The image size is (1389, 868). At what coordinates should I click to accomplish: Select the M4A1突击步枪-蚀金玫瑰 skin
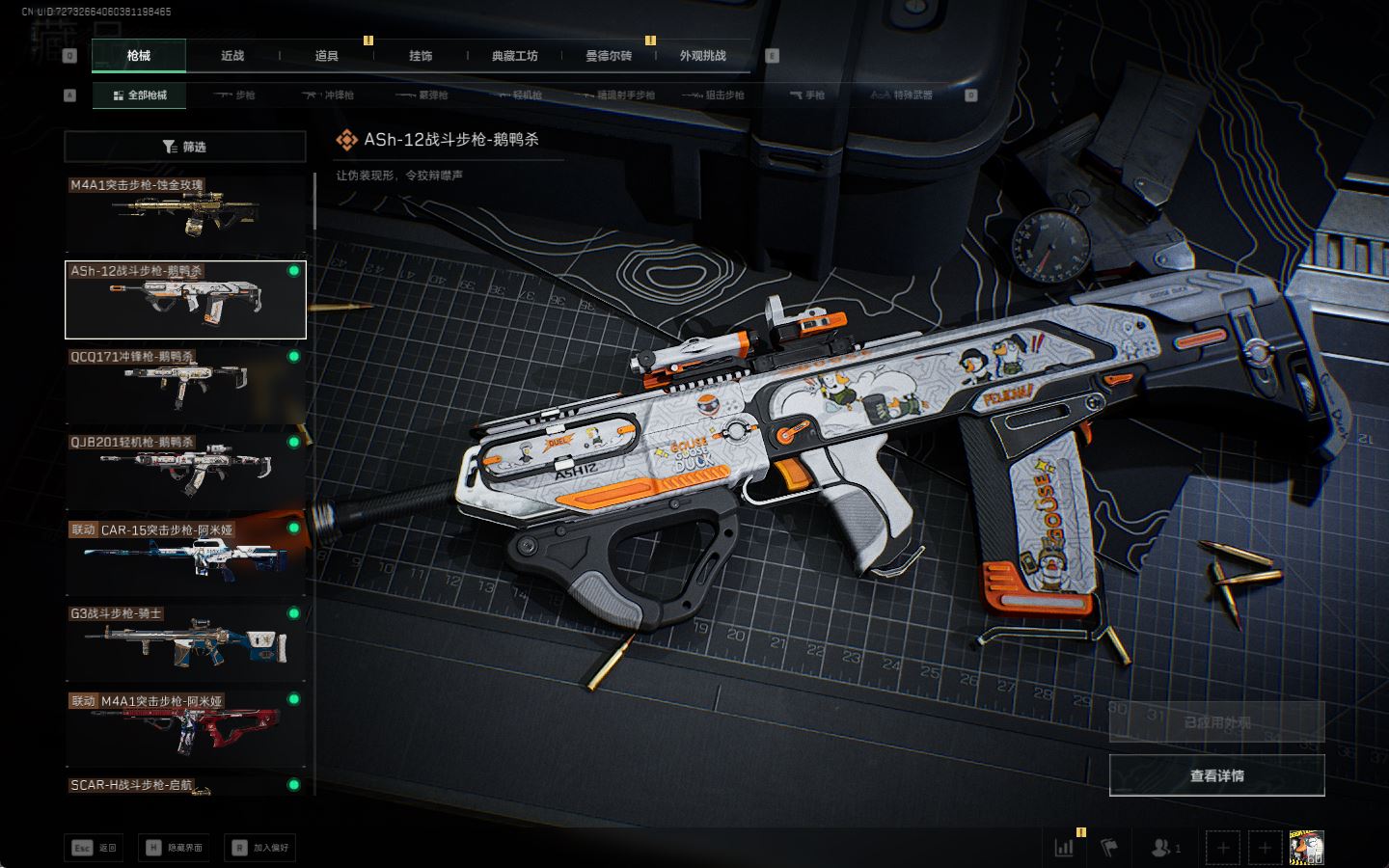pyautogui.click(x=185, y=213)
